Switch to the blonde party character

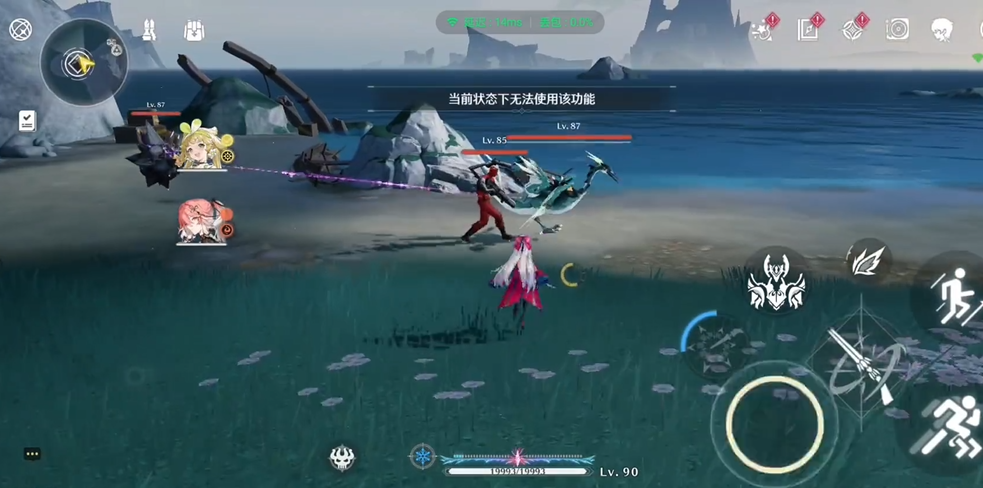[x=198, y=148]
